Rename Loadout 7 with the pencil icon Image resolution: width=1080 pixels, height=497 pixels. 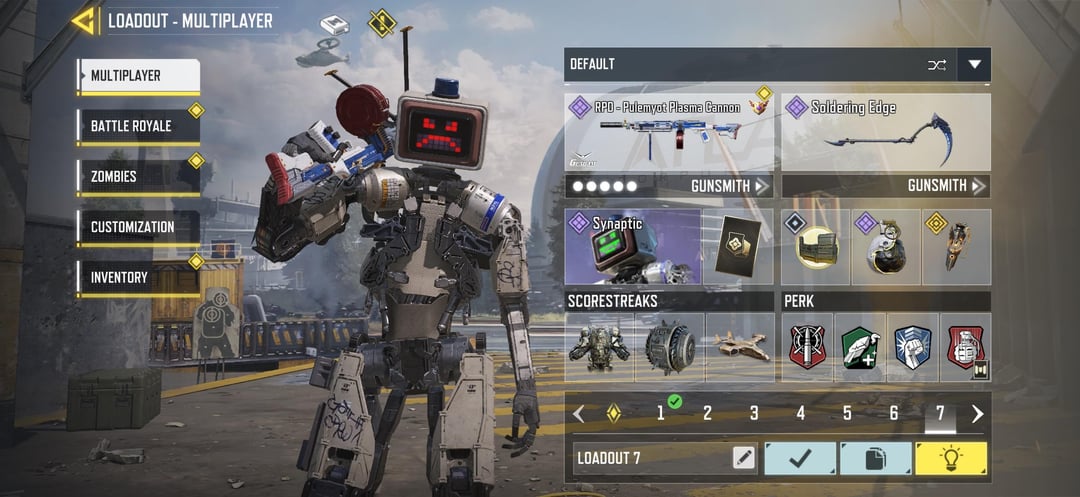point(743,458)
